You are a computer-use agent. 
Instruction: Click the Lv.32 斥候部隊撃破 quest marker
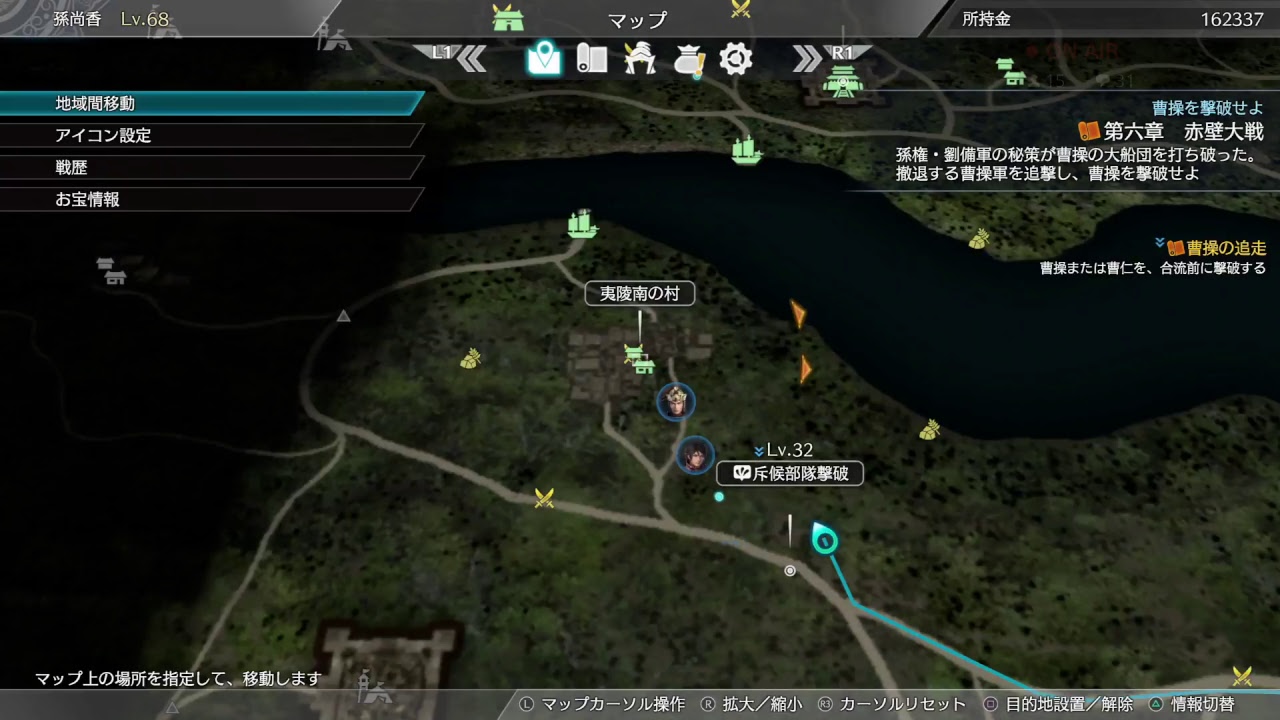point(790,474)
